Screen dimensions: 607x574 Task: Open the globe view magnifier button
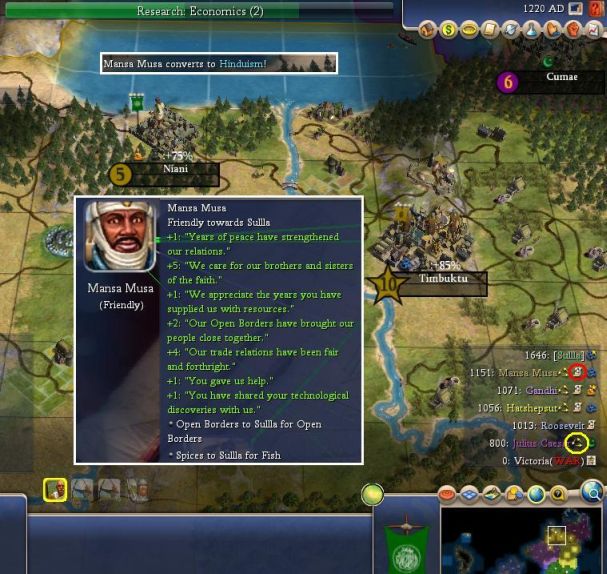593,490
